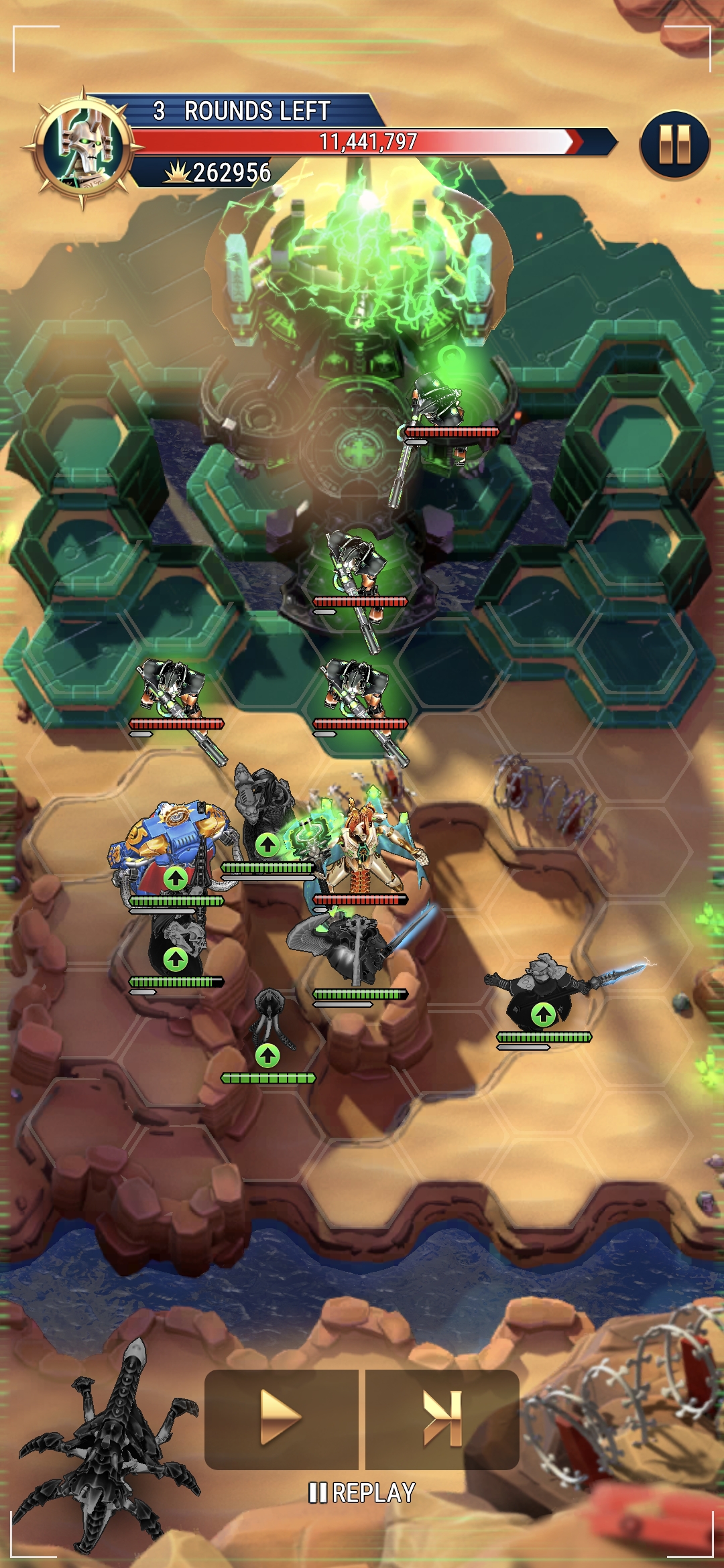Play the replay at normal speed
This screenshot has width=724, height=1568.
[x=282, y=1418]
